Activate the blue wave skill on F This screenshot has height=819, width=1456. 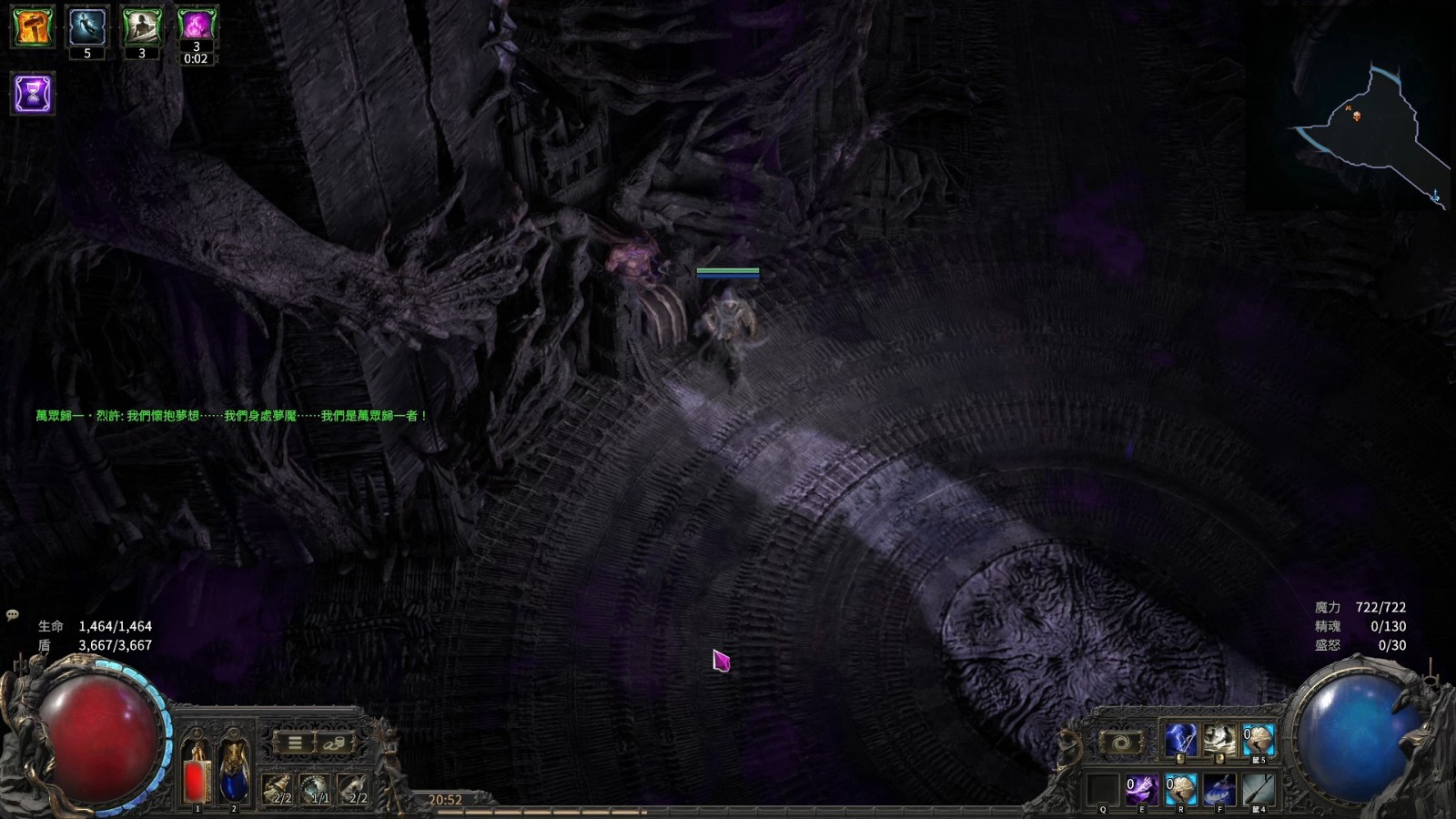click(1219, 790)
